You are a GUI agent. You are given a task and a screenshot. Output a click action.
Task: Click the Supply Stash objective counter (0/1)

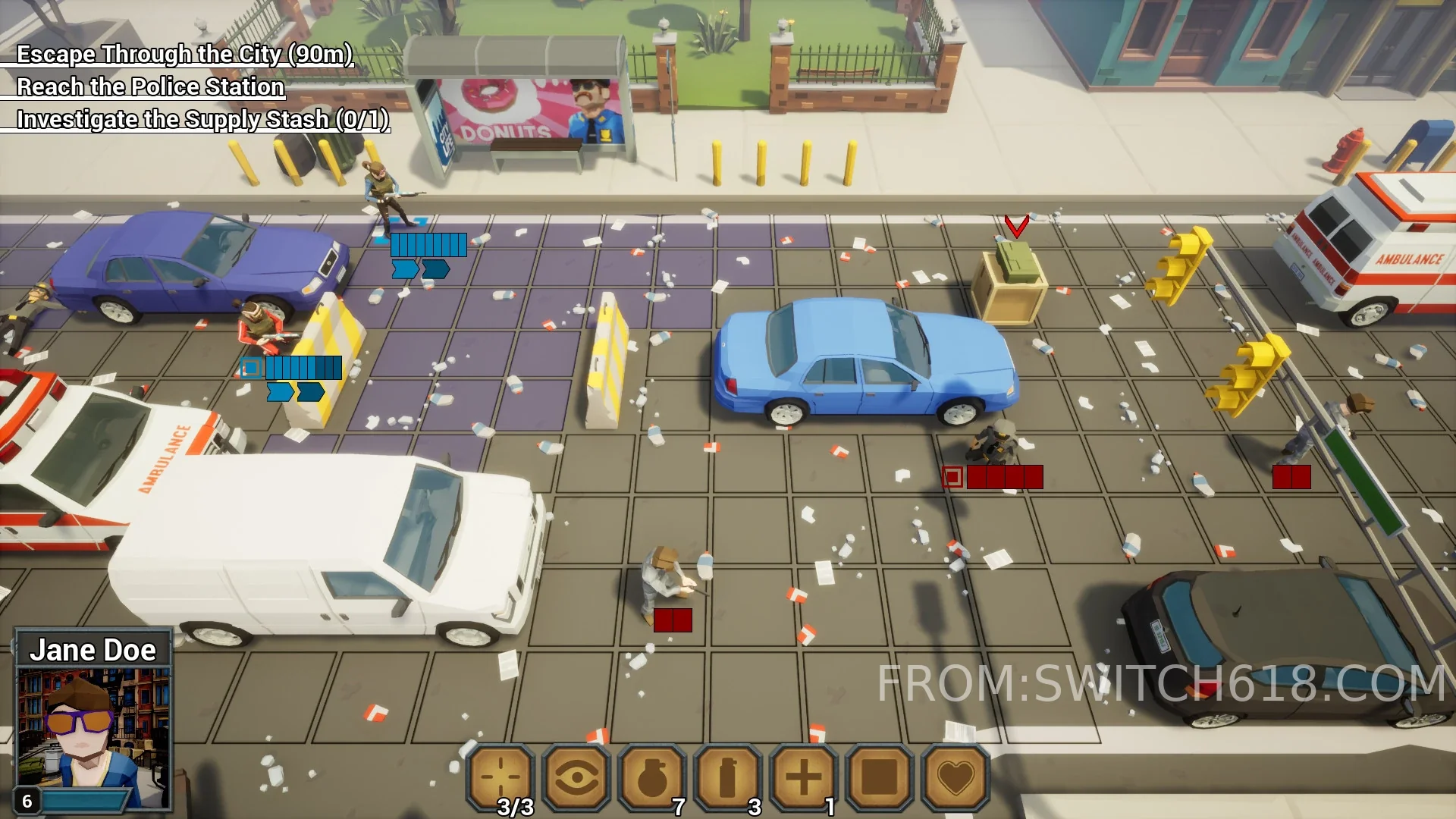[364, 118]
